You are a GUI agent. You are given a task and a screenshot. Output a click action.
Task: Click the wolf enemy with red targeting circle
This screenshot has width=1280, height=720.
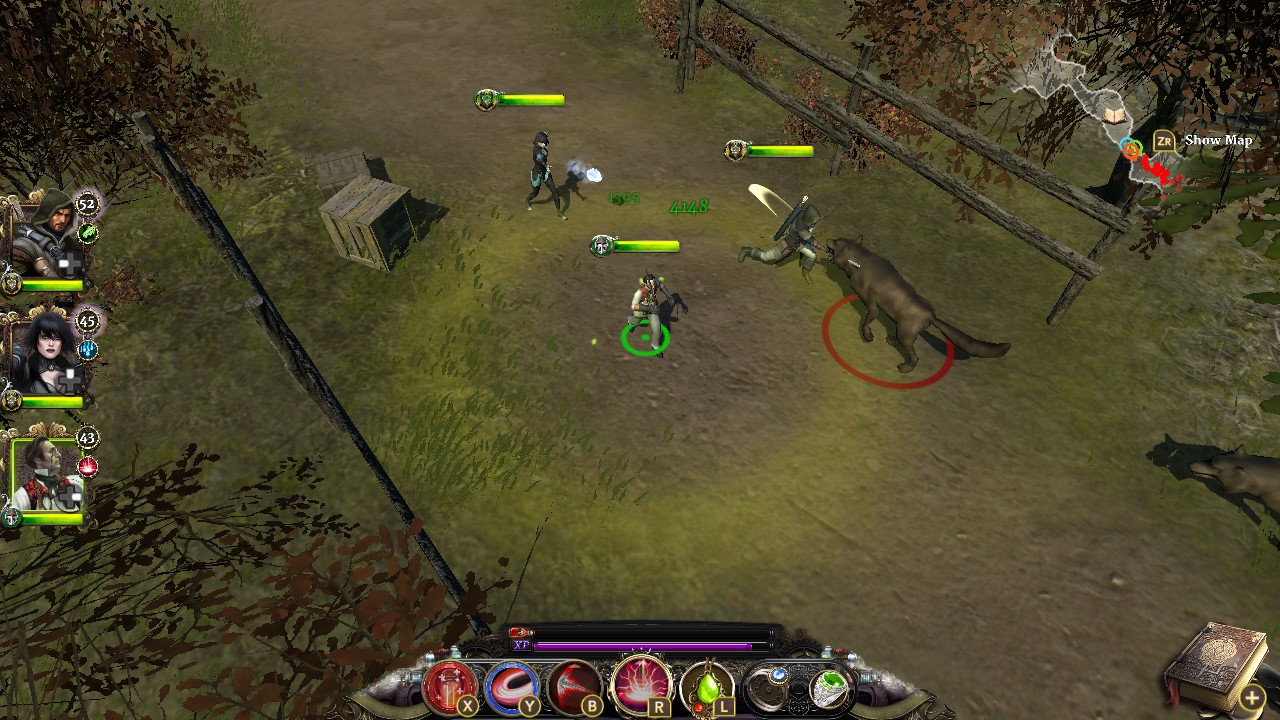890,300
